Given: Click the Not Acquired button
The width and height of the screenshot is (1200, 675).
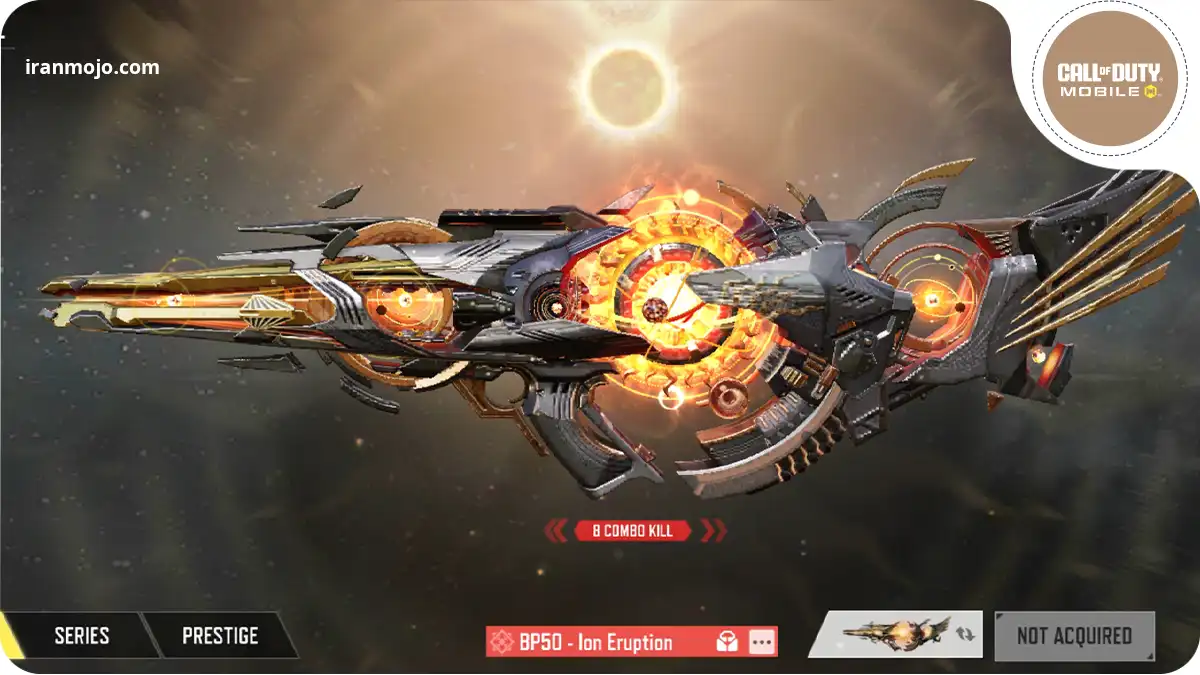Looking at the screenshot, I should tap(1074, 636).
